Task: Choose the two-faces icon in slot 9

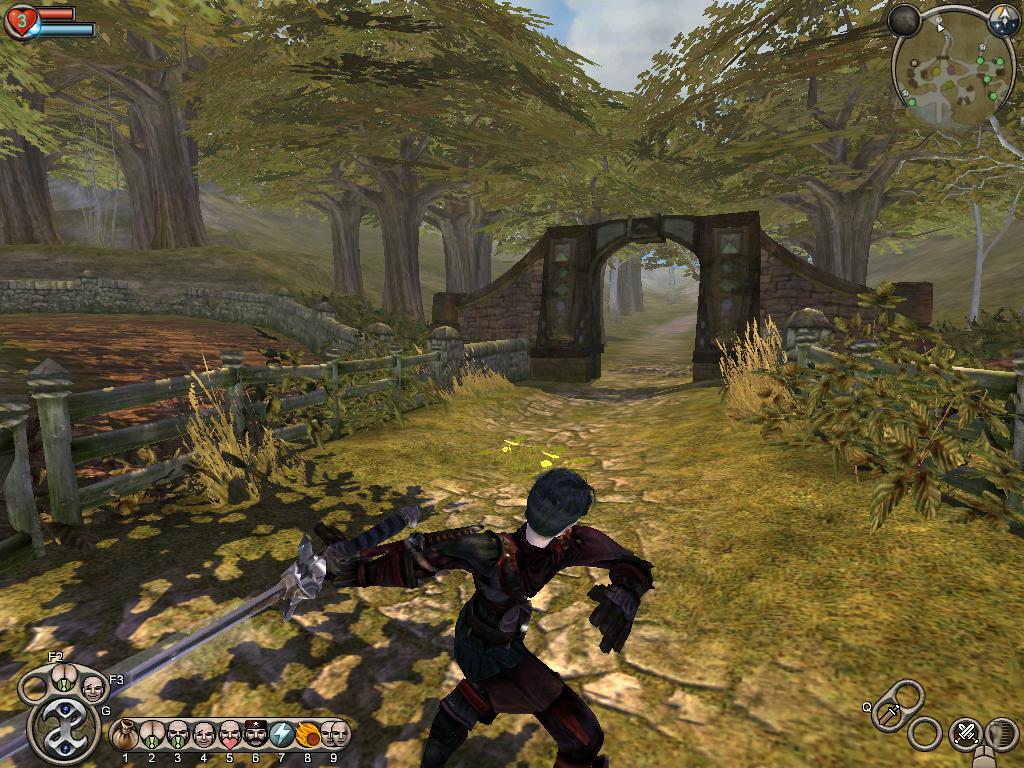Action: (x=334, y=735)
